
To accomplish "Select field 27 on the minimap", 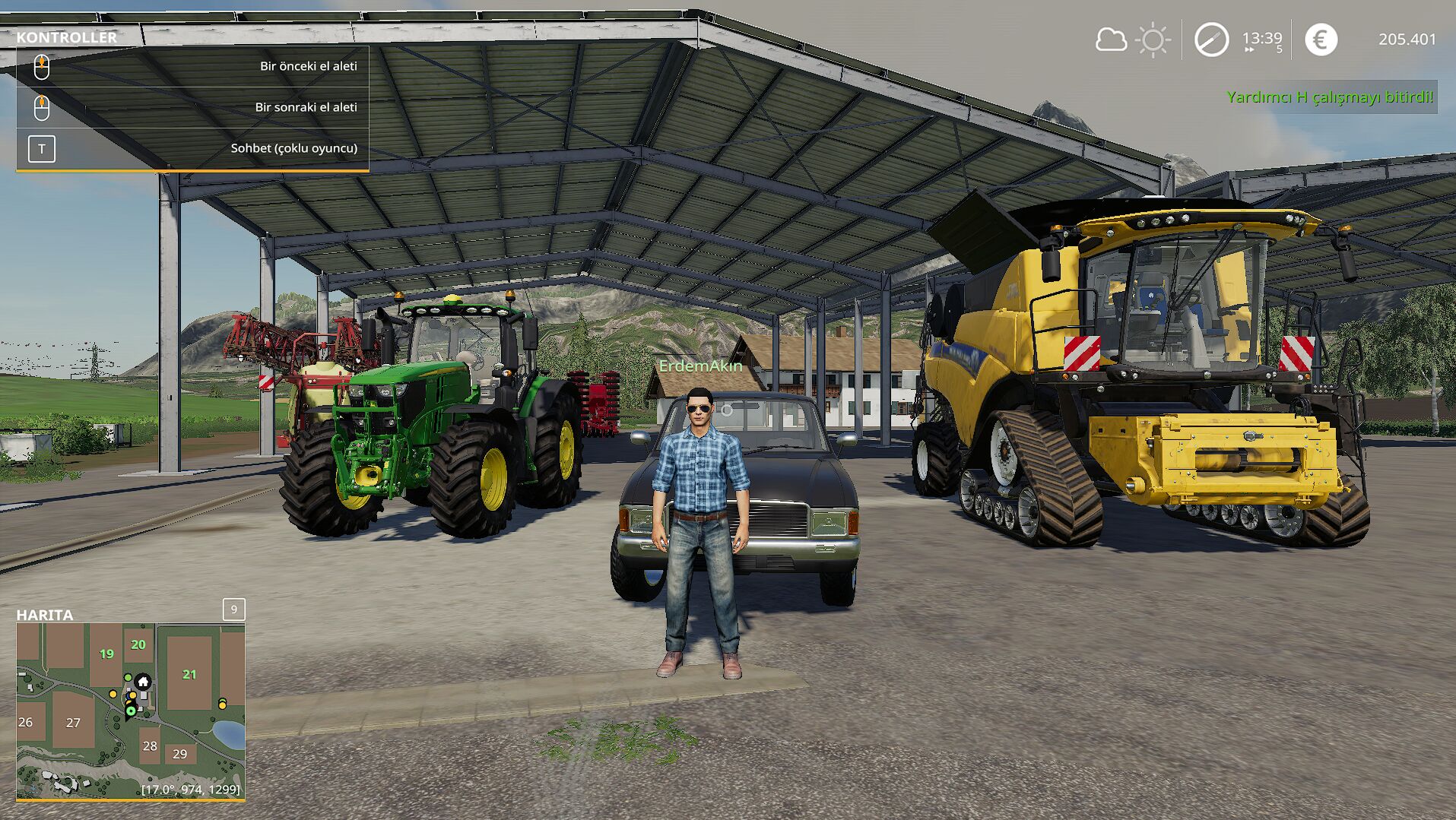I will (73, 723).
